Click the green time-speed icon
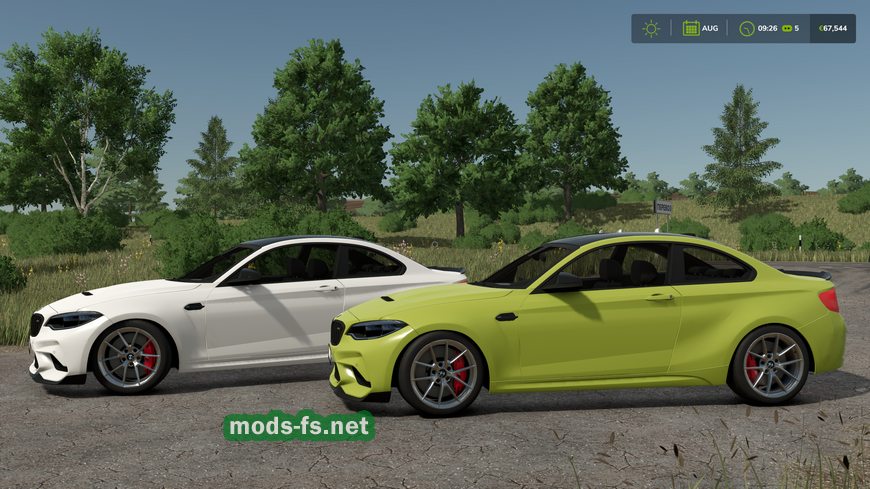This screenshot has width=870, height=489. pos(787,28)
